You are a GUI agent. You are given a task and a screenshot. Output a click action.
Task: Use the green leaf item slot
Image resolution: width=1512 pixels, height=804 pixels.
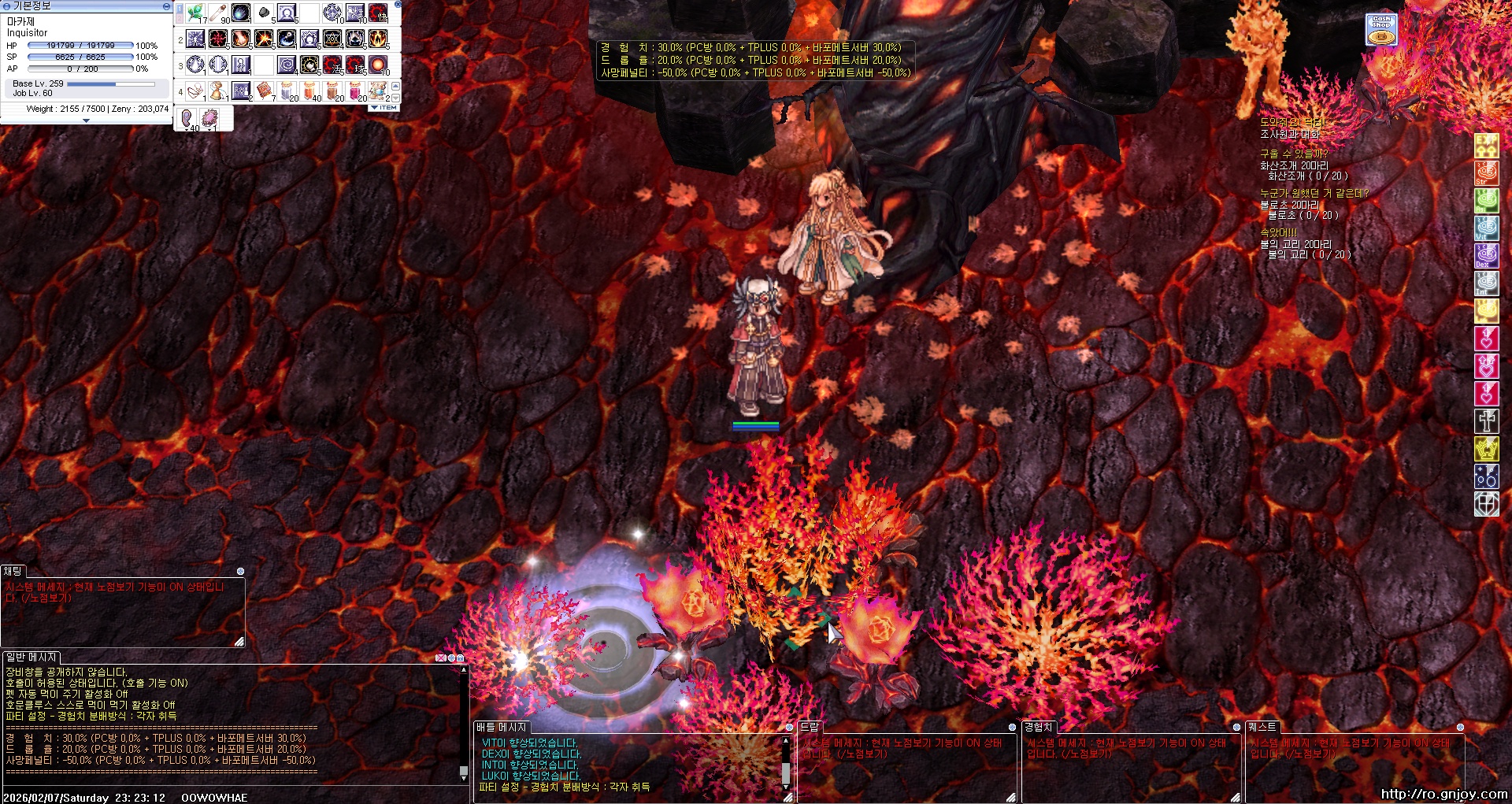(x=195, y=13)
